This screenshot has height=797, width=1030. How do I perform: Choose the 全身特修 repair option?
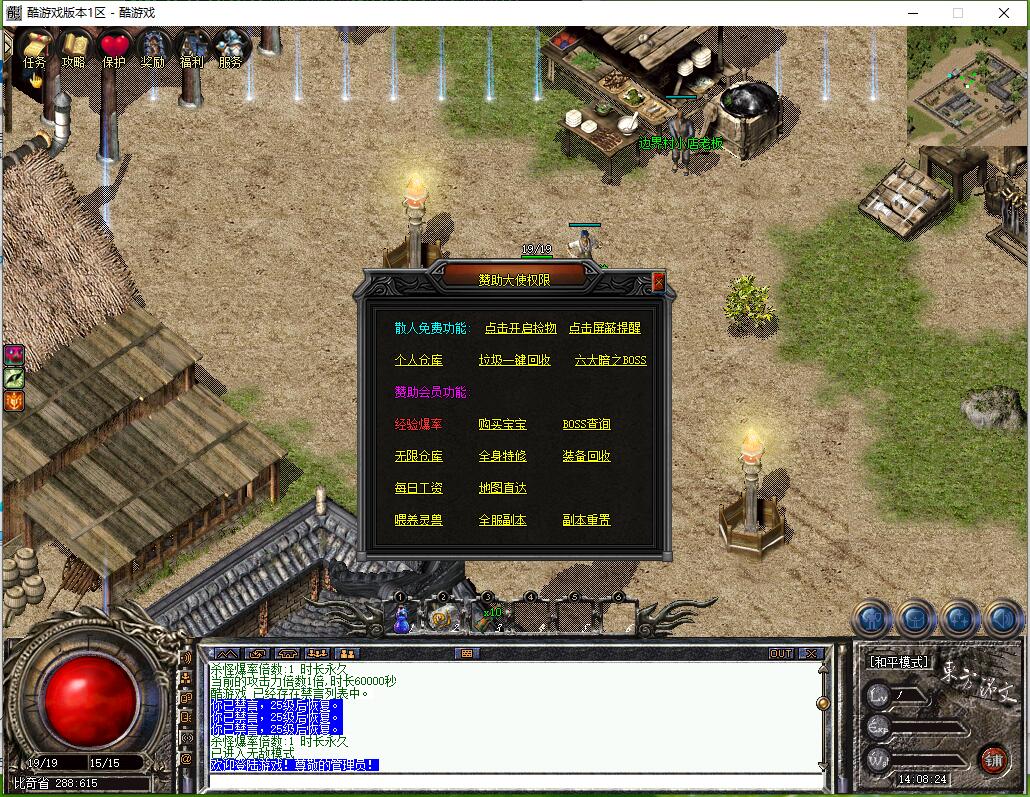pos(502,456)
